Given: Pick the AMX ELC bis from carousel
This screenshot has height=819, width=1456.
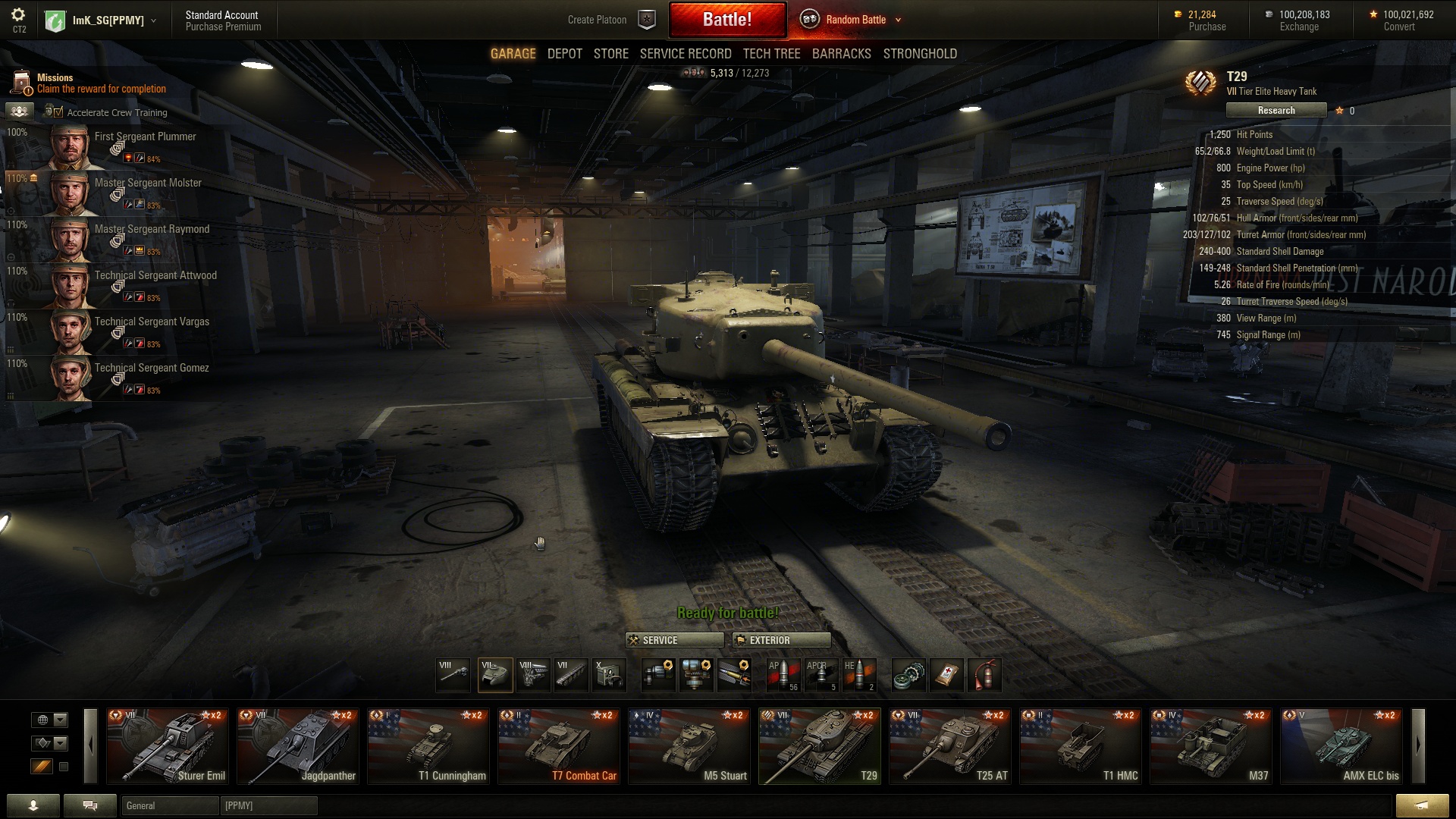Looking at the screenshot, I should click(1341, 746).
